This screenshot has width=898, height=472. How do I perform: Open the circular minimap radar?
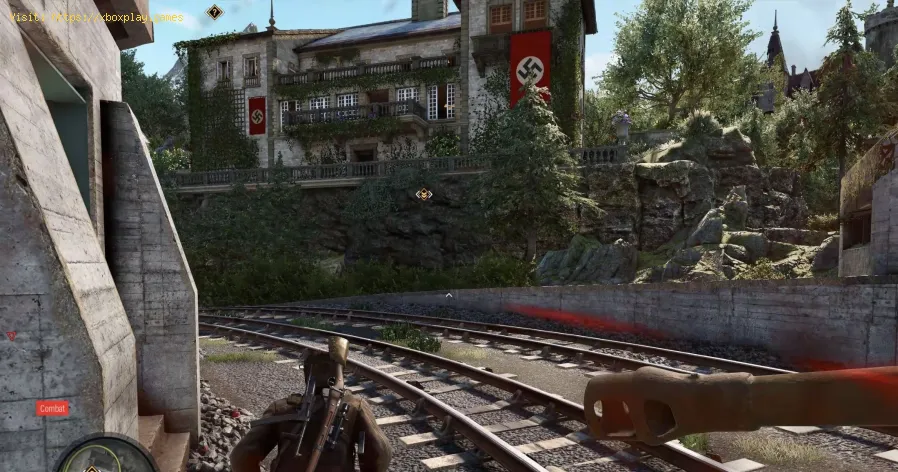(x=105, y=457)
